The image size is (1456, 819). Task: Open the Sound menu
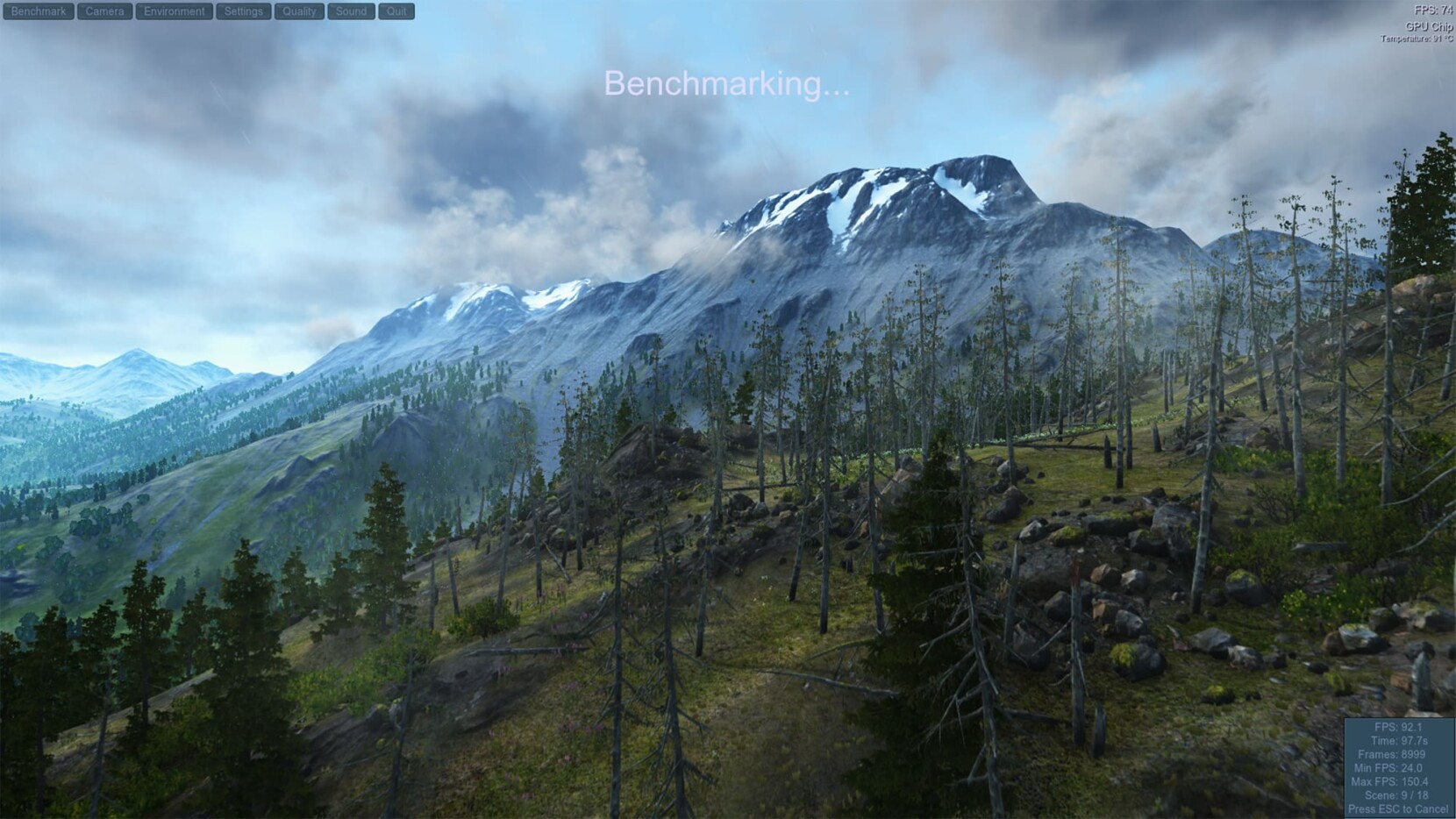pos(350,11)
